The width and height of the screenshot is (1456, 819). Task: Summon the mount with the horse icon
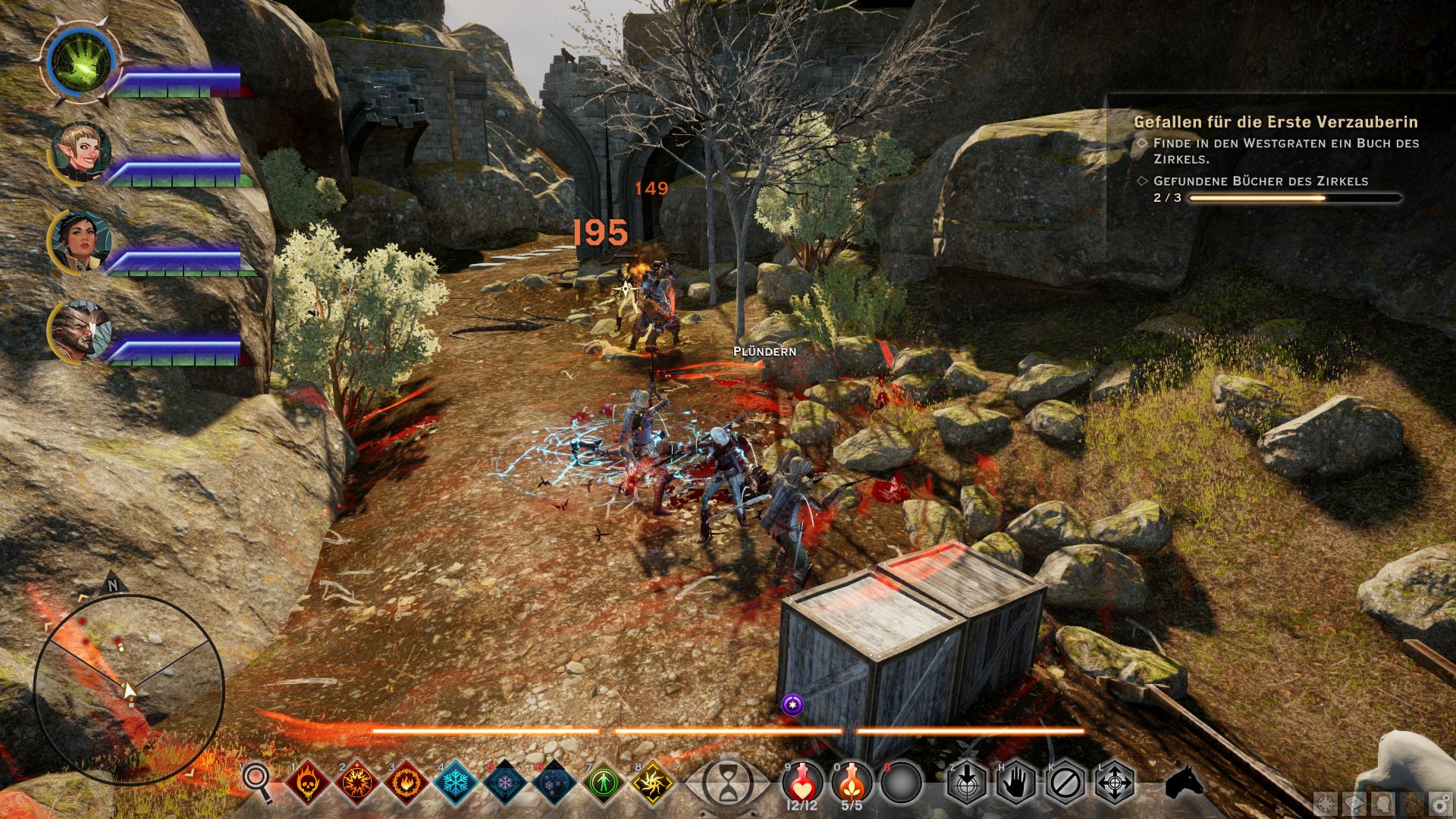tap(1183, 782)
